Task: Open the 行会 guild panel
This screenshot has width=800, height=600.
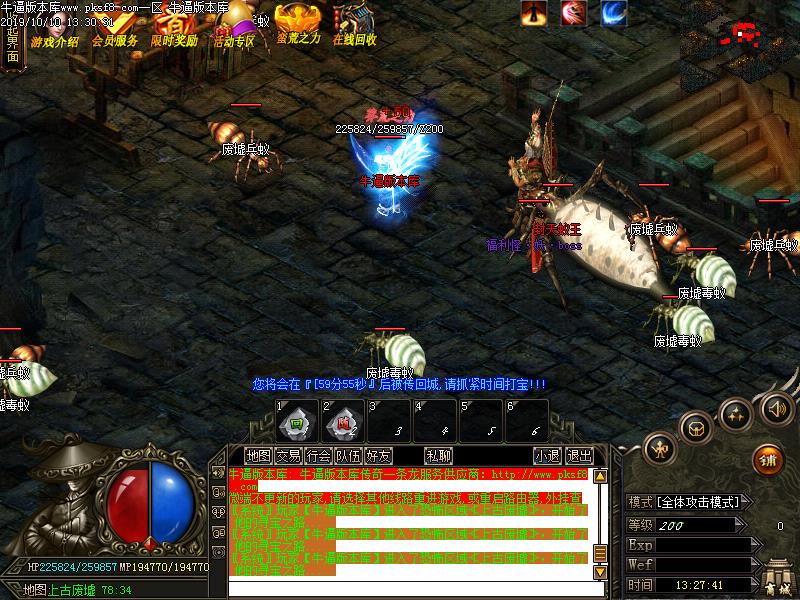Action: [318, 456]
